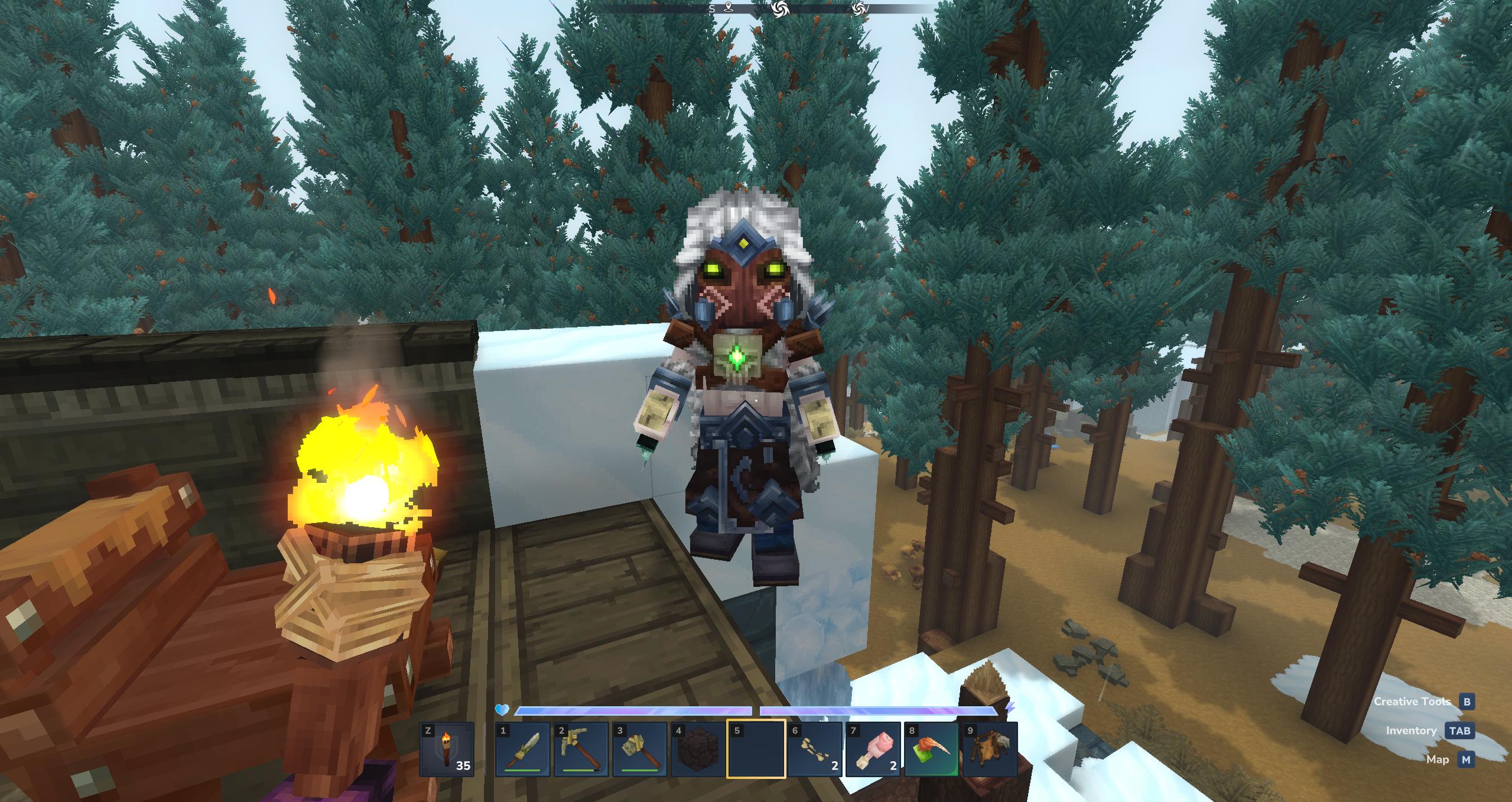
Task: Pick the bone fragments slot
Action: (x=814, y=749)
